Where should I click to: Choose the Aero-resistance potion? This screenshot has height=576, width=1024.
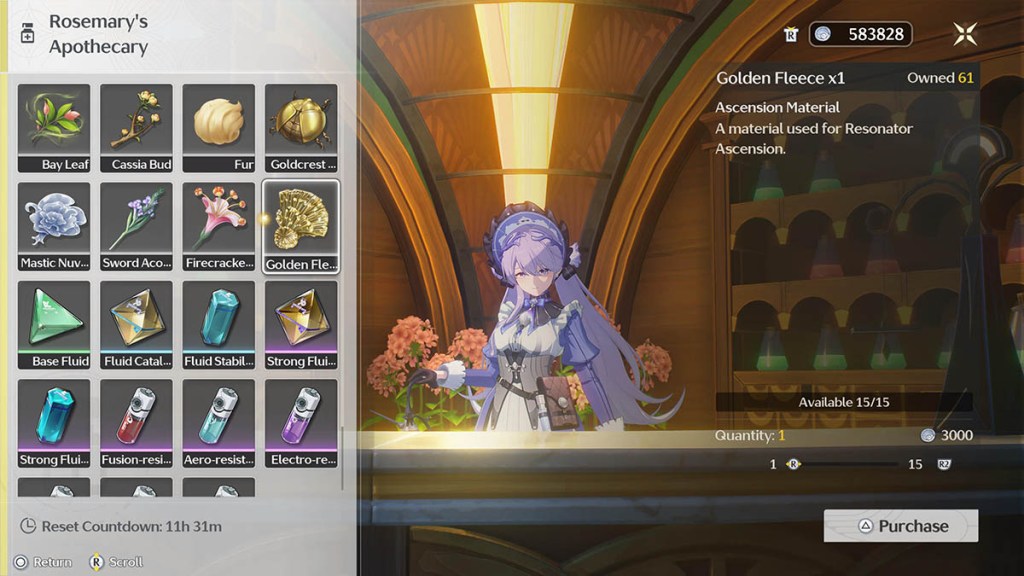tap(219, 422)
